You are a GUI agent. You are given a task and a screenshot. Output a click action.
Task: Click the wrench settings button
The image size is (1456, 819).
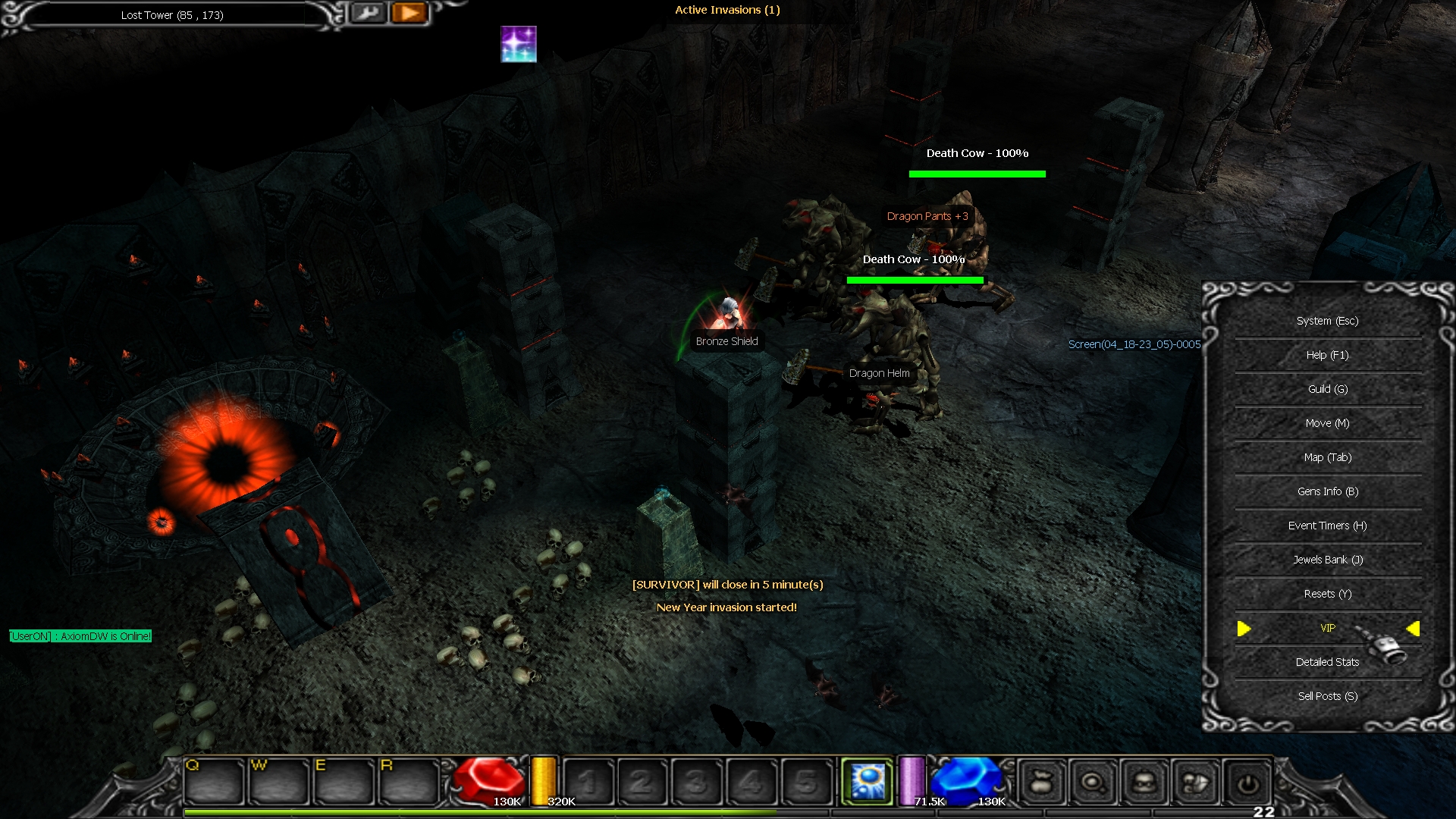pyautogui.click(x=369, y=13)
